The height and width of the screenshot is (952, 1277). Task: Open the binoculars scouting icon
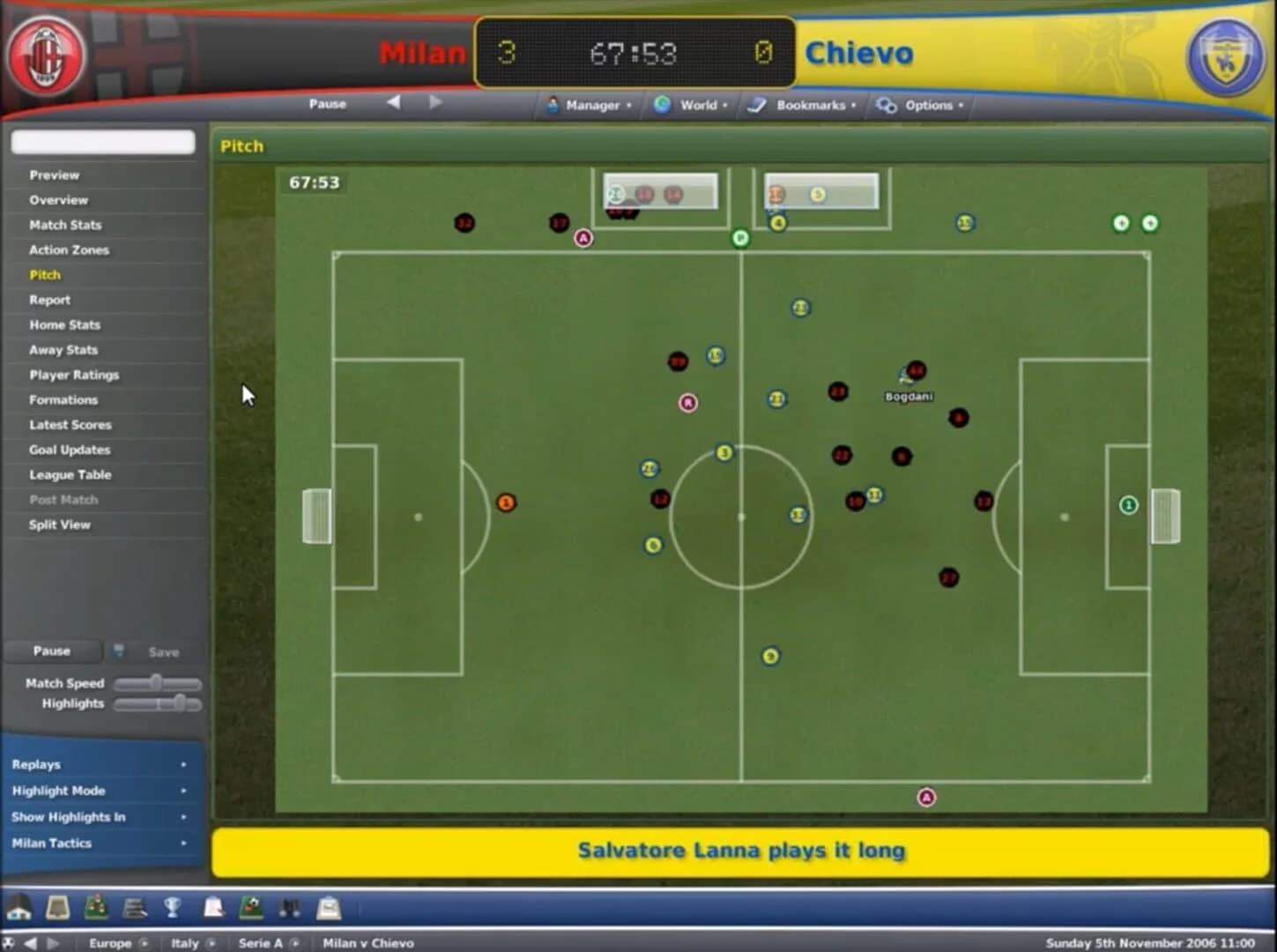click(x=288, y=906)
